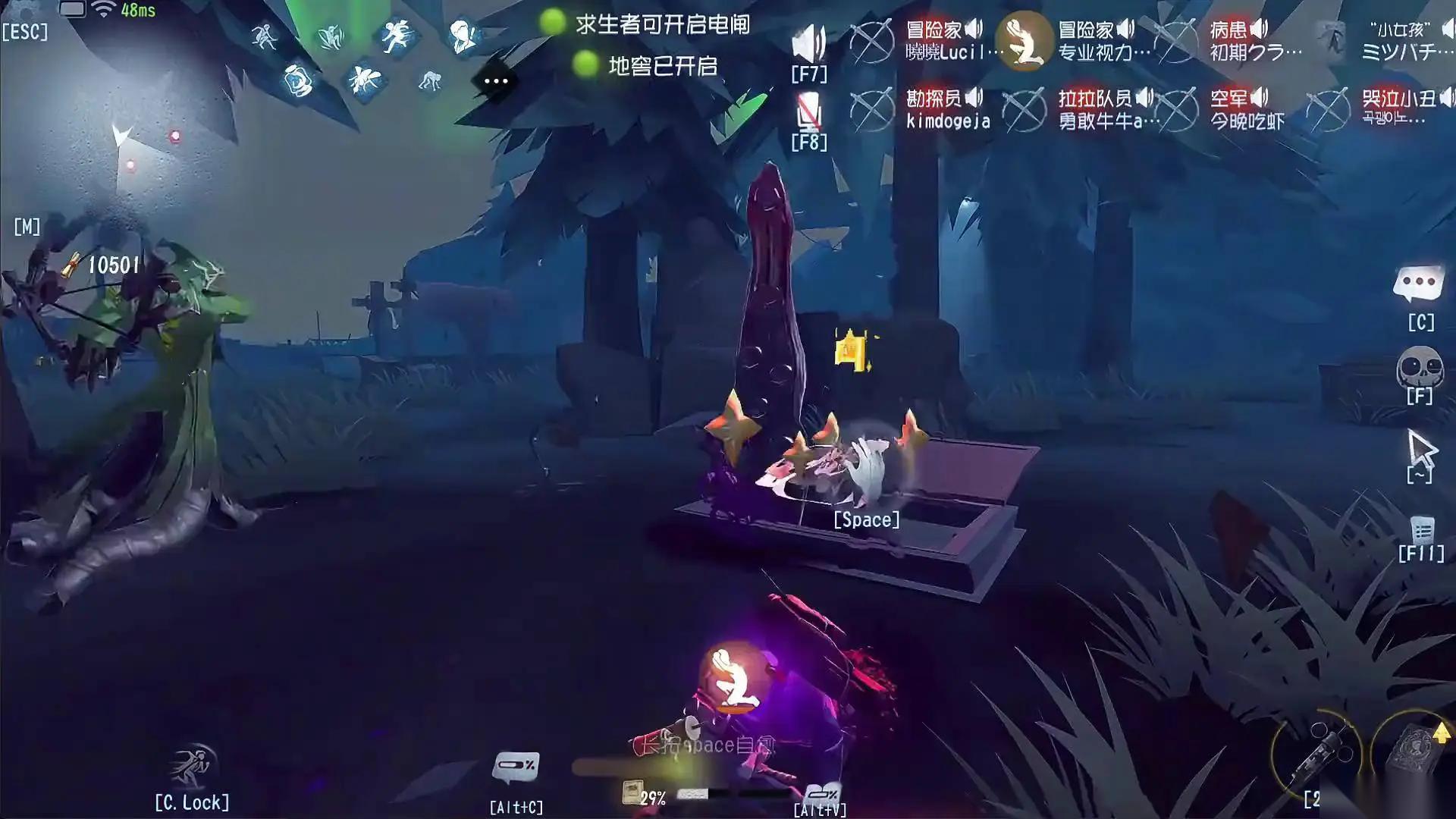This screenshot has height=819, width=1456.
Task: Open the scoreboard list icon
Action: coord(1421,530)
